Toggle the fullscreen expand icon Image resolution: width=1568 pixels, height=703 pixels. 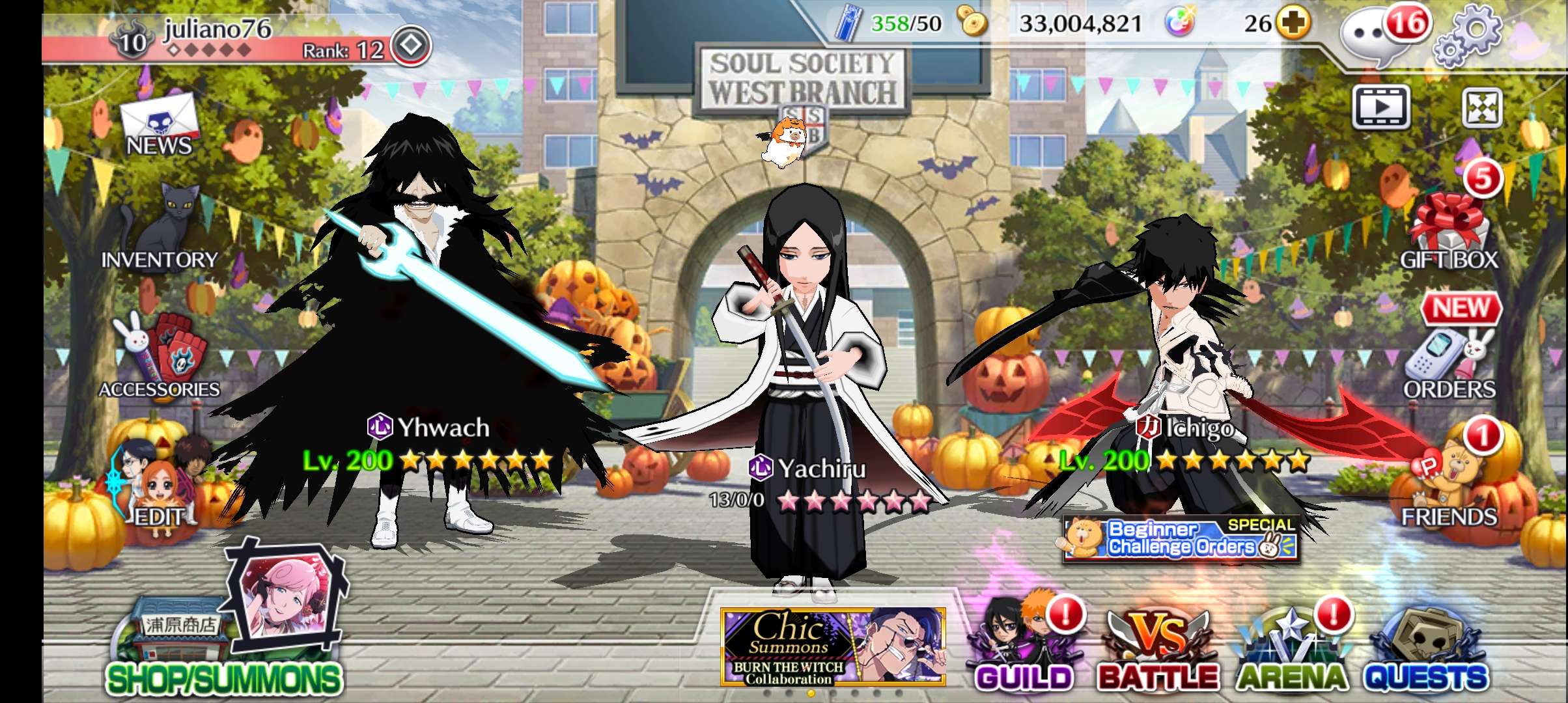1482,107
